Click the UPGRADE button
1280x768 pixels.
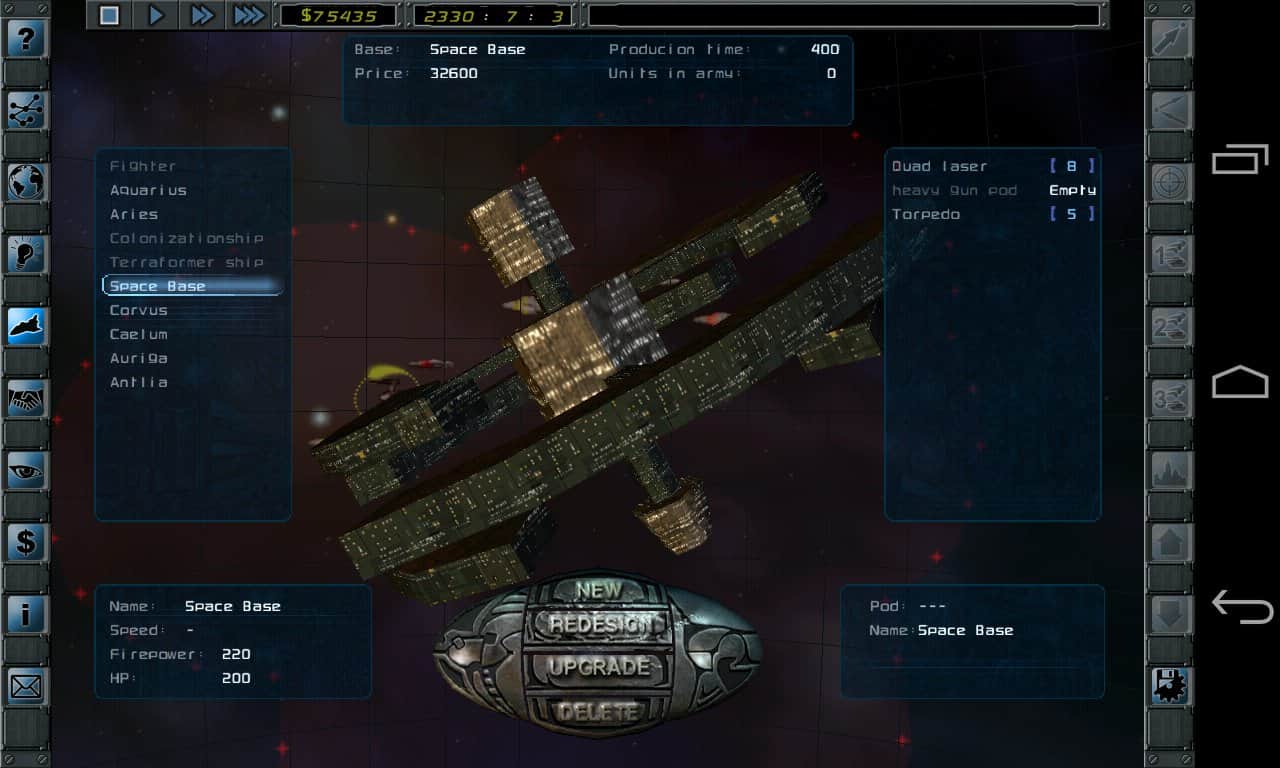click(x=598, y=667)
